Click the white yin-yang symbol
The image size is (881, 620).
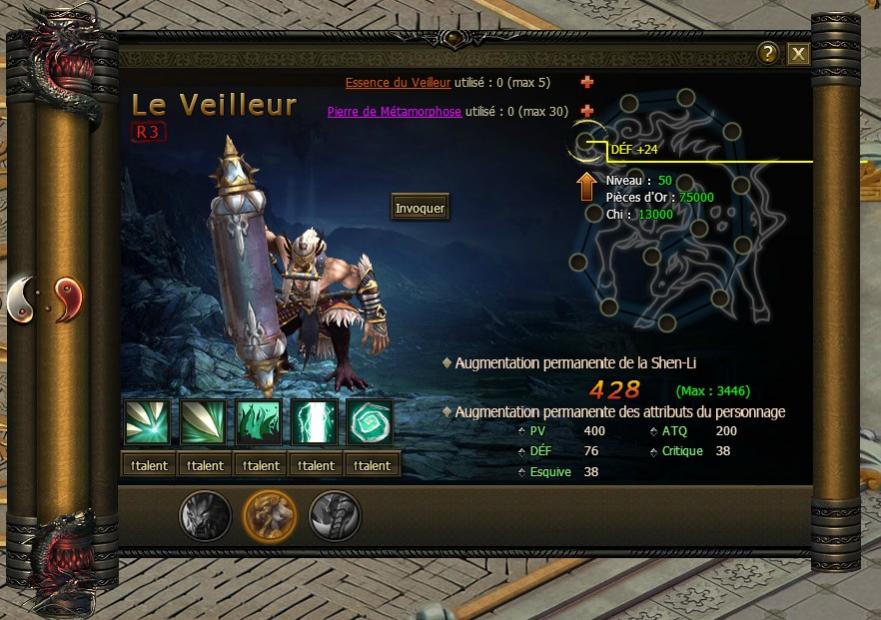[22, 299]
